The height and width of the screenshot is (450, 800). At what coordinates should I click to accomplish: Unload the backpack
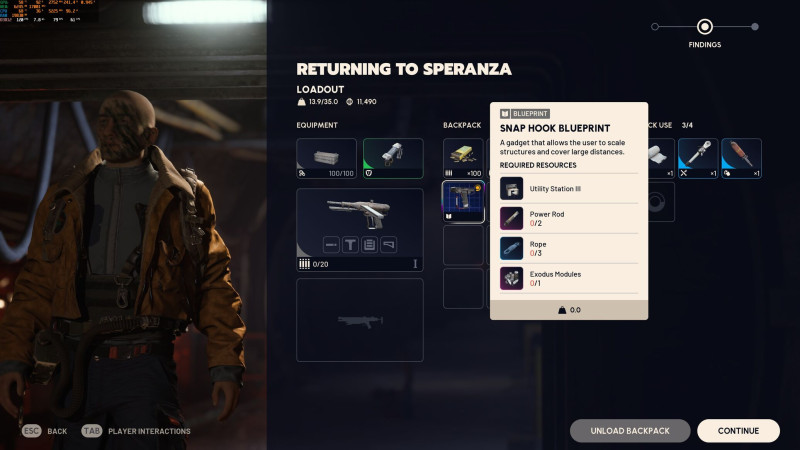click(x=630, y=431)
